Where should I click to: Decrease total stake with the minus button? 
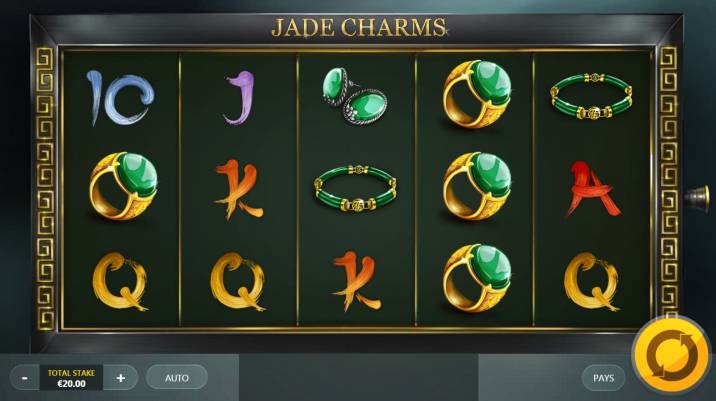(26, 378)
